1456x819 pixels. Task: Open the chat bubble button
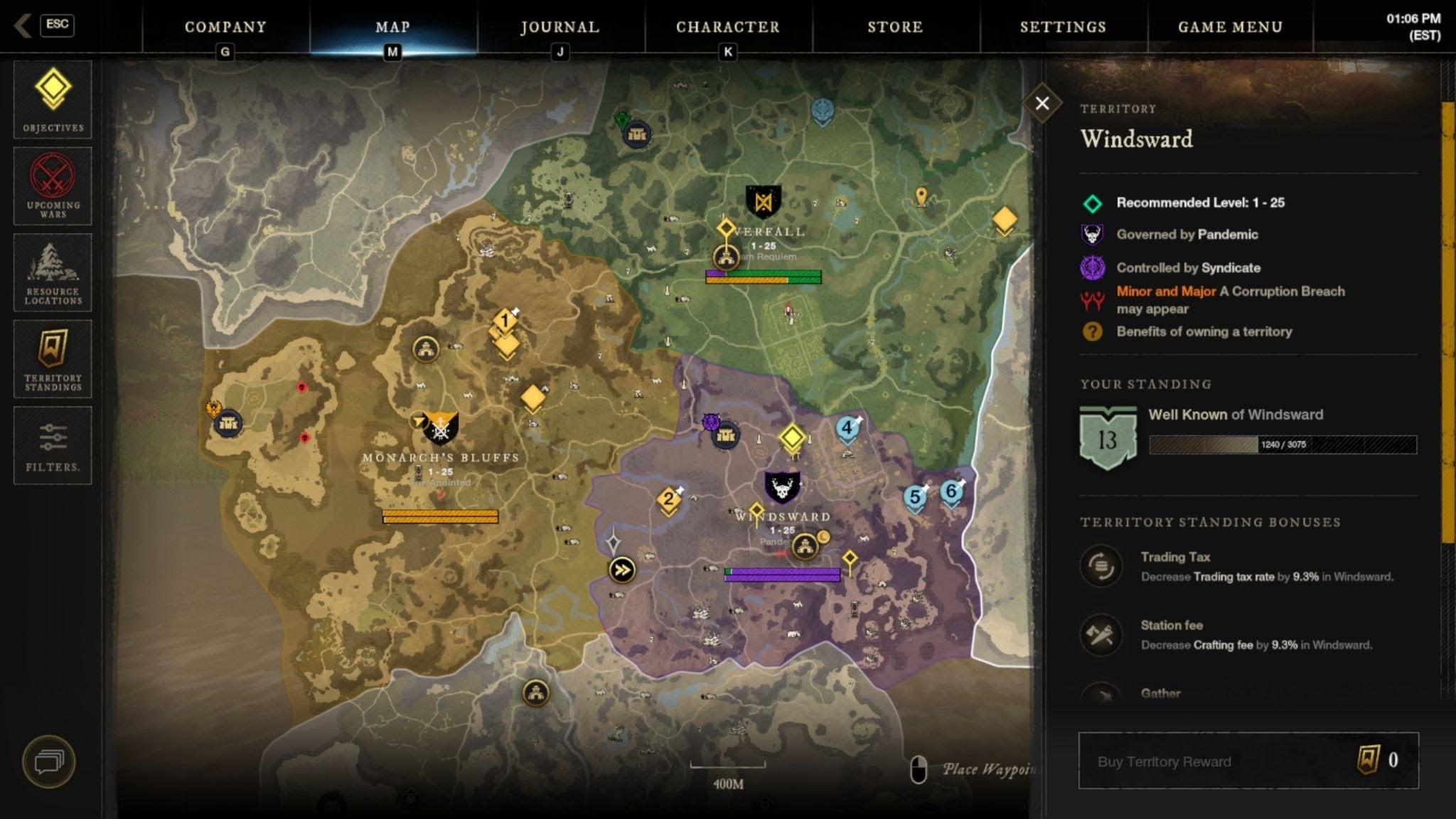48,761
